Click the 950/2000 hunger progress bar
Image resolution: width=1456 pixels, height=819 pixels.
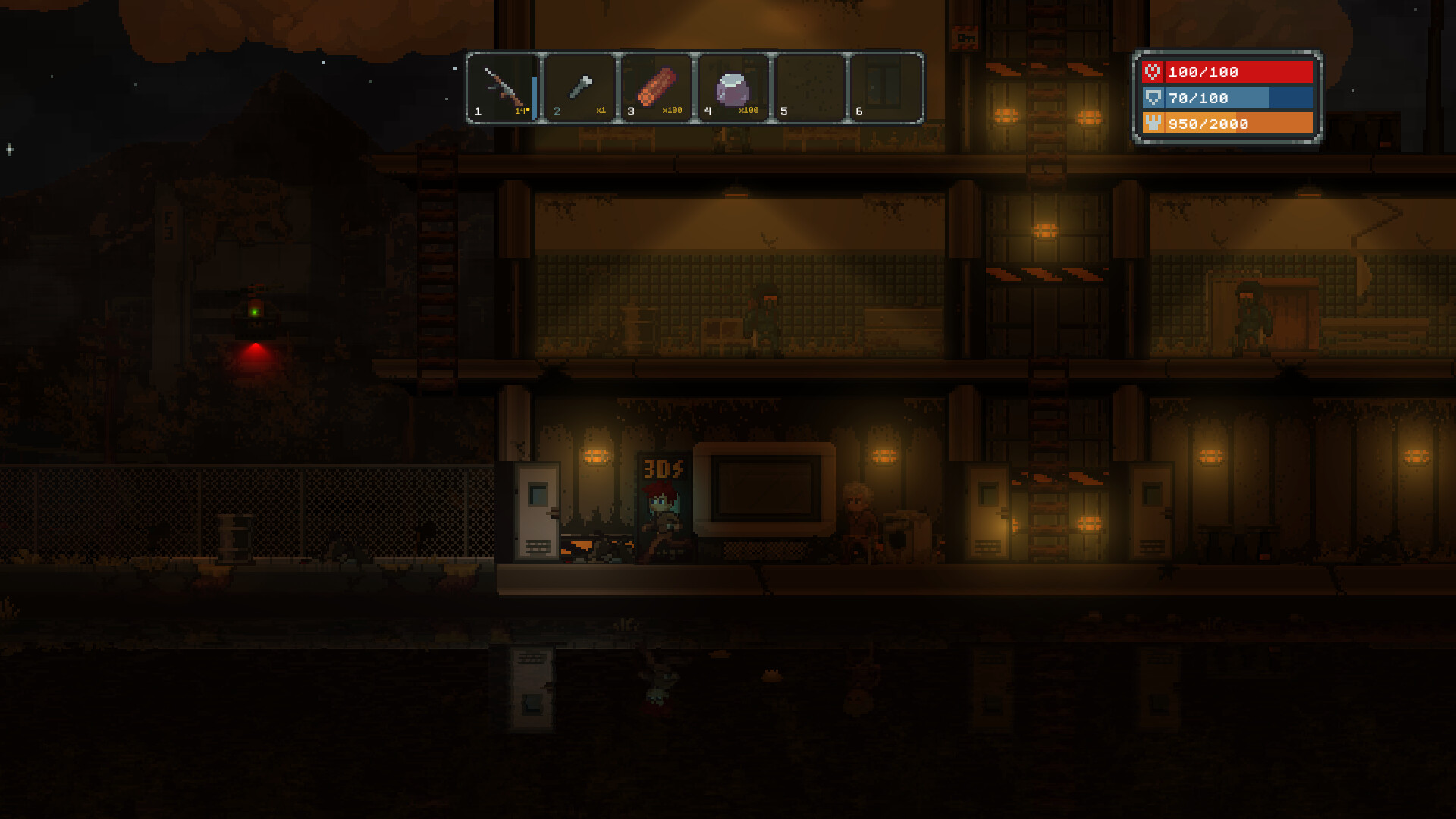(x=1225, y=124)
